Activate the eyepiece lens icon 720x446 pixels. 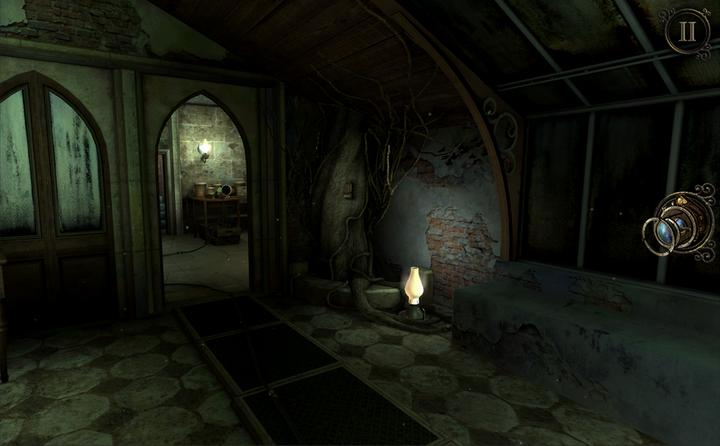coord(682,226)
